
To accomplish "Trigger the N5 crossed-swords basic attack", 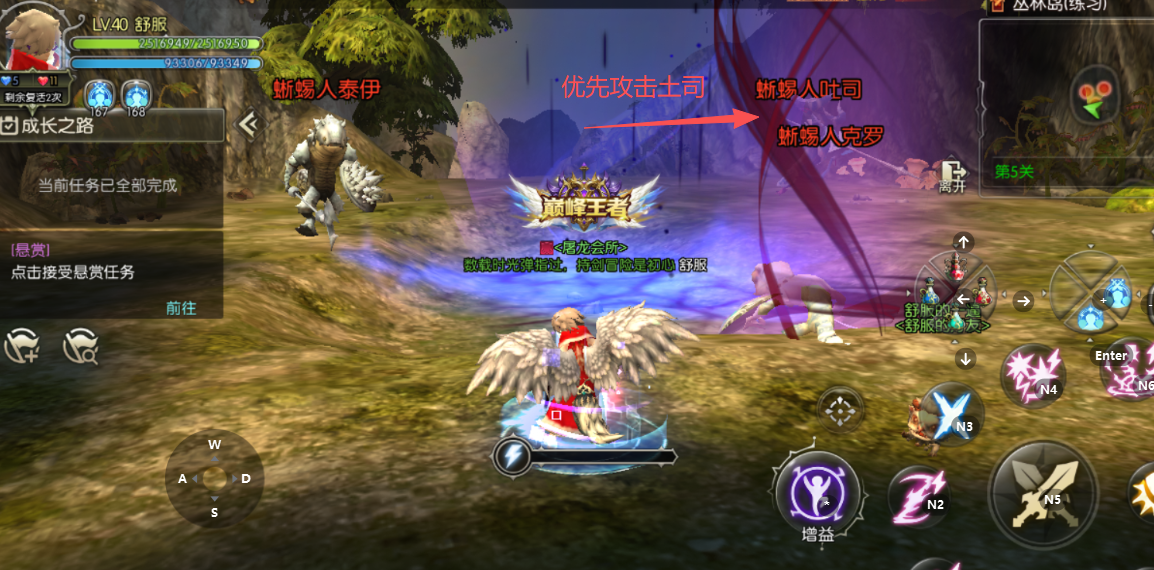I will click(x=1042, y=491).
